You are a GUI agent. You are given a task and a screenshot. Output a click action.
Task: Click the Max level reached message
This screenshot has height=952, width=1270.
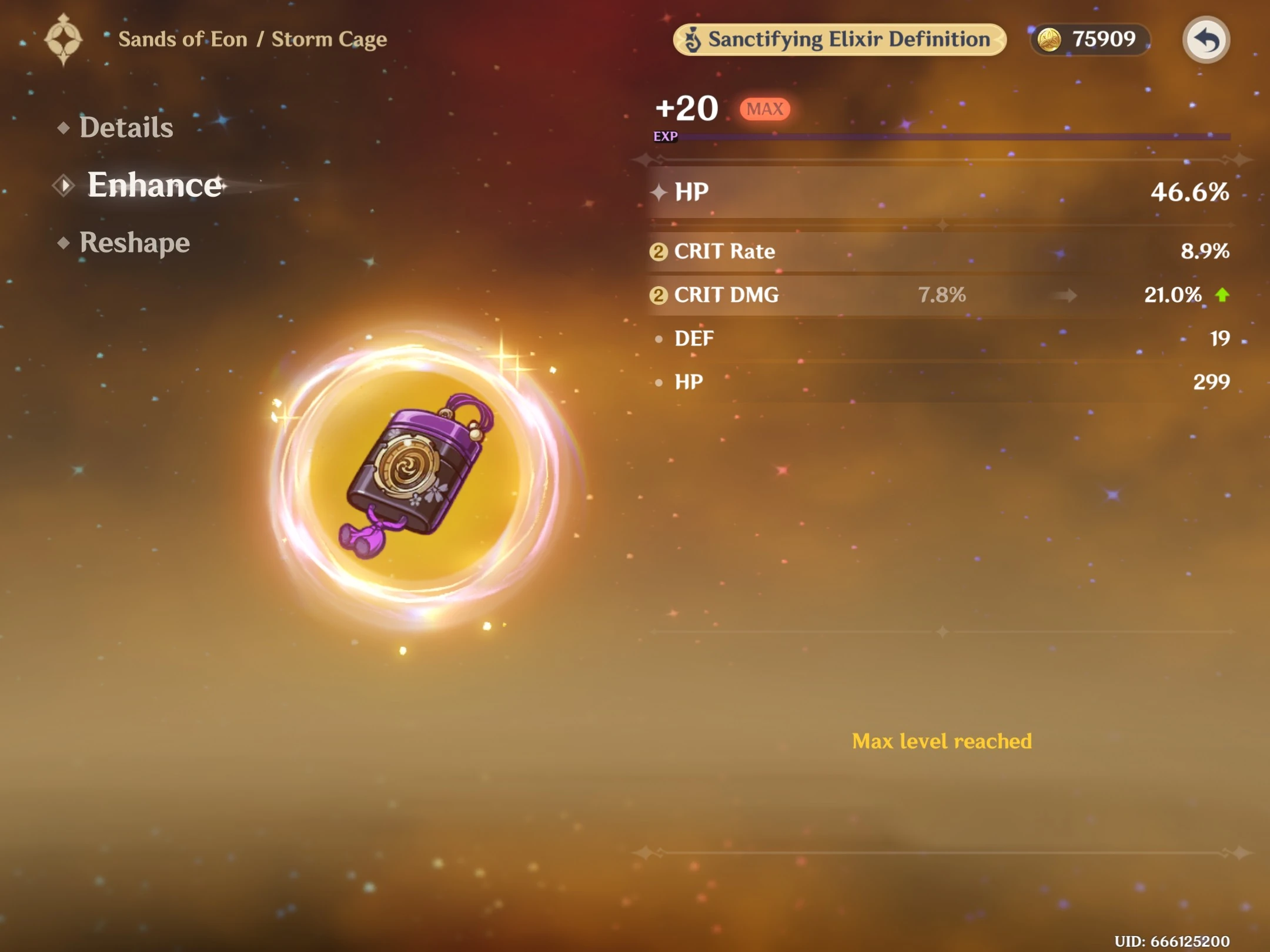[x=942, y=742]
